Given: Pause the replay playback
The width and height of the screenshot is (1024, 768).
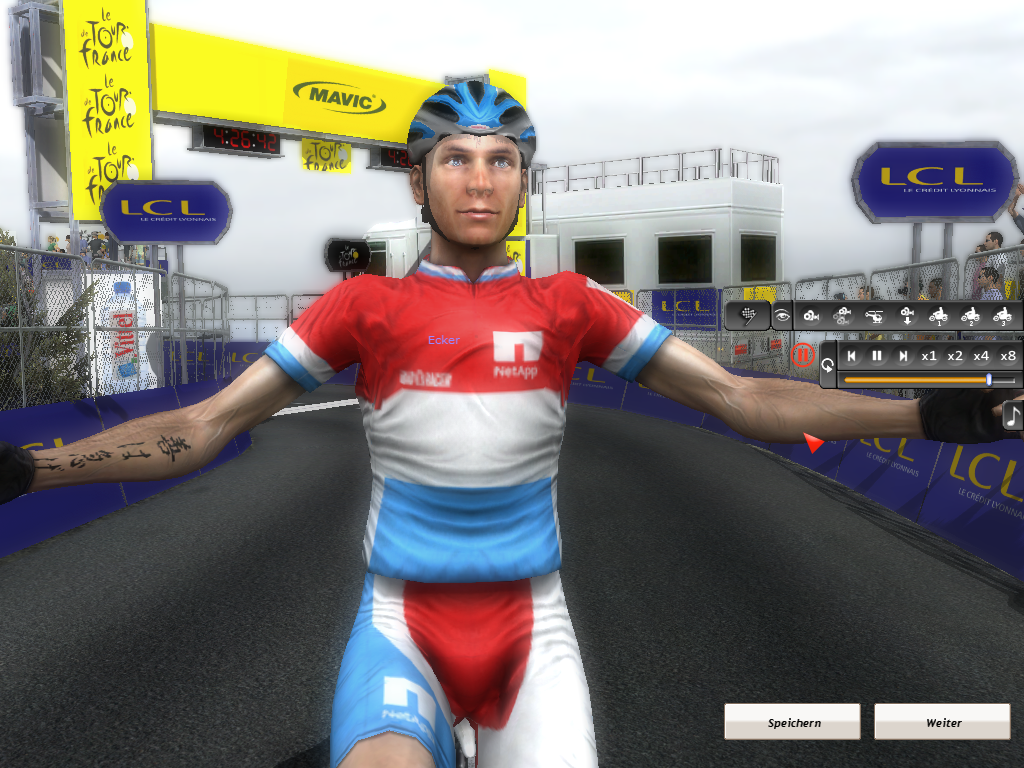Looking at the screenshot, I should click(x=877, y=356).
